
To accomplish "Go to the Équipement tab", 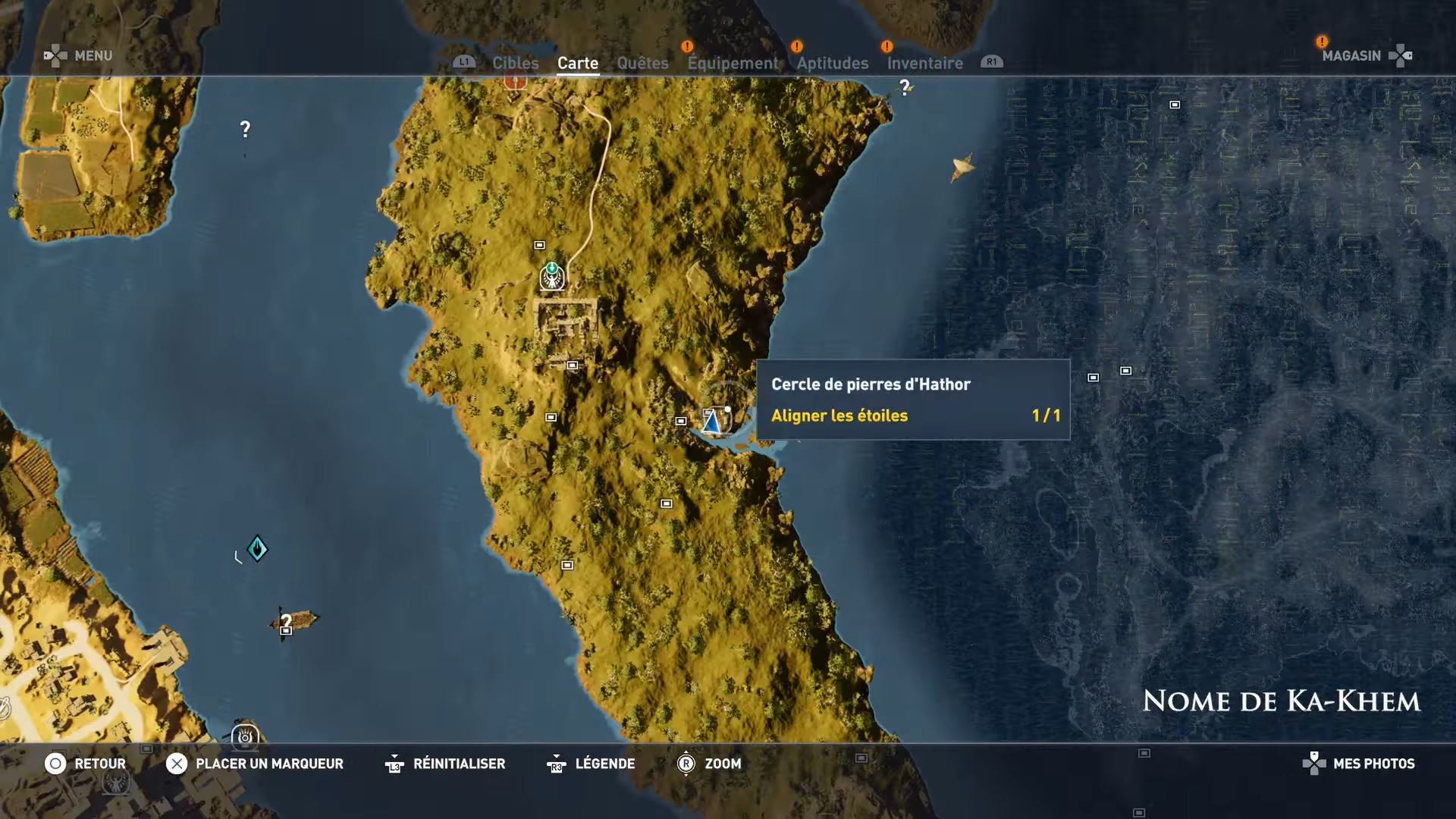I will coord(733,63).
